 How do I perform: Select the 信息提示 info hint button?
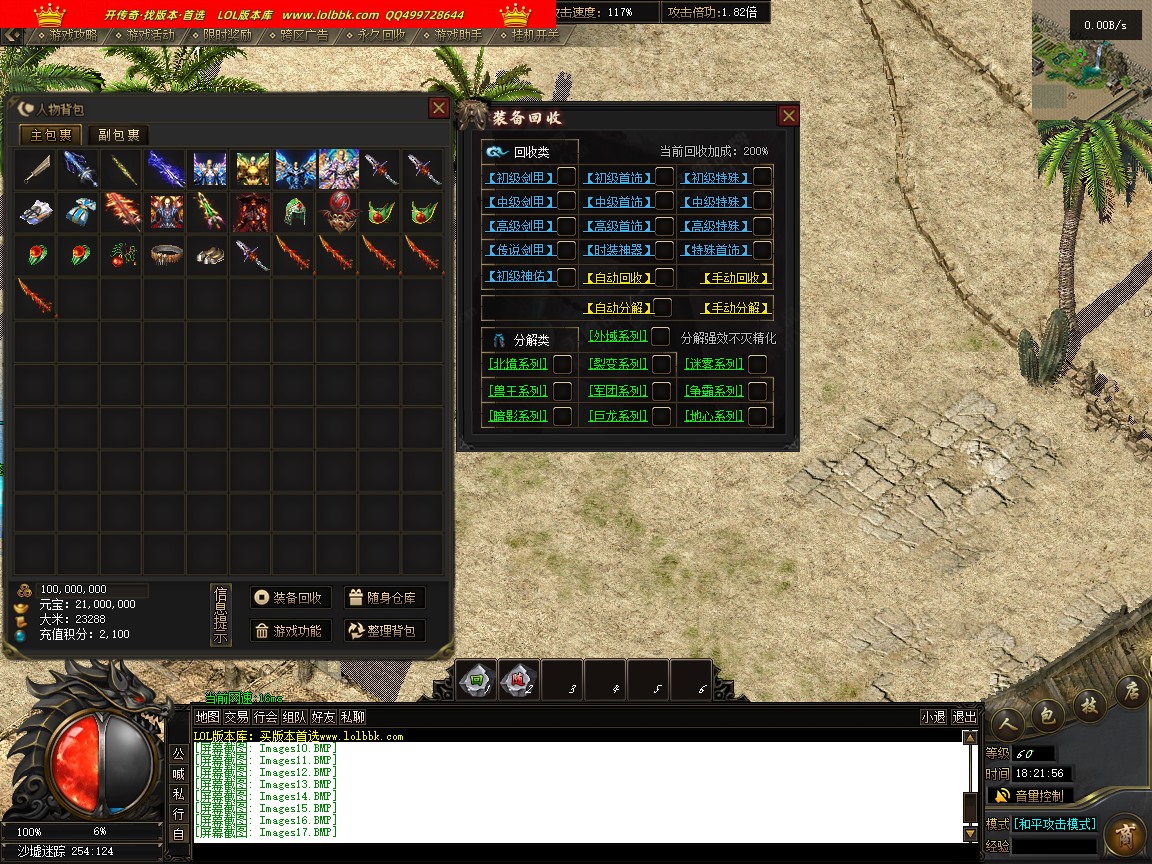(x=220, y=614)
